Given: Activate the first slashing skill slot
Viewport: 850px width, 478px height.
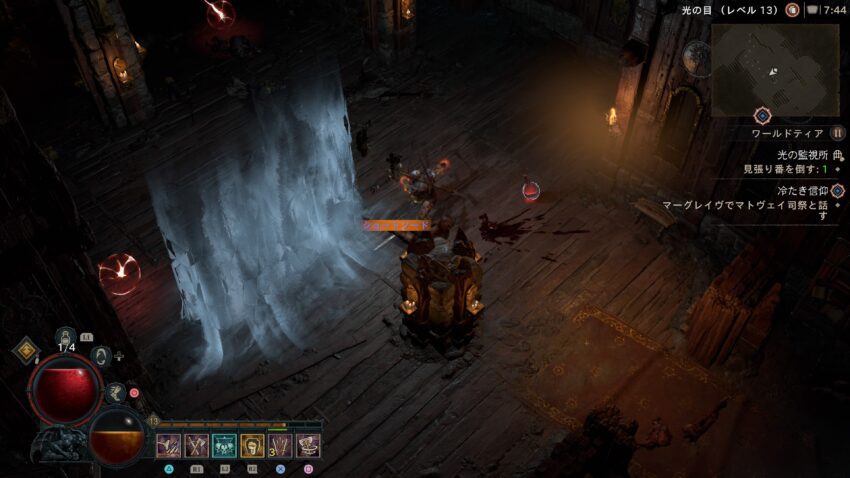Looking at the screenshot, I should (x=168, y=446).
